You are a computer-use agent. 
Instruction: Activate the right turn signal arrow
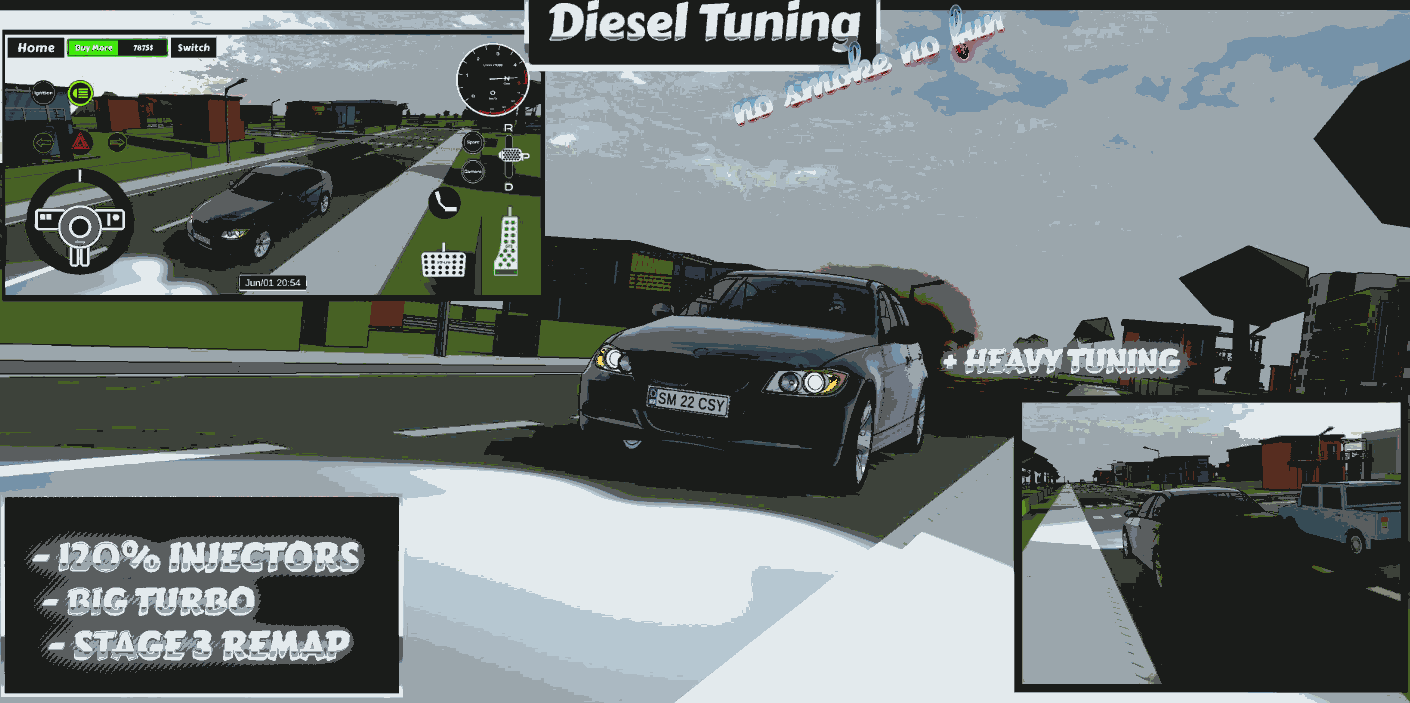117,143
